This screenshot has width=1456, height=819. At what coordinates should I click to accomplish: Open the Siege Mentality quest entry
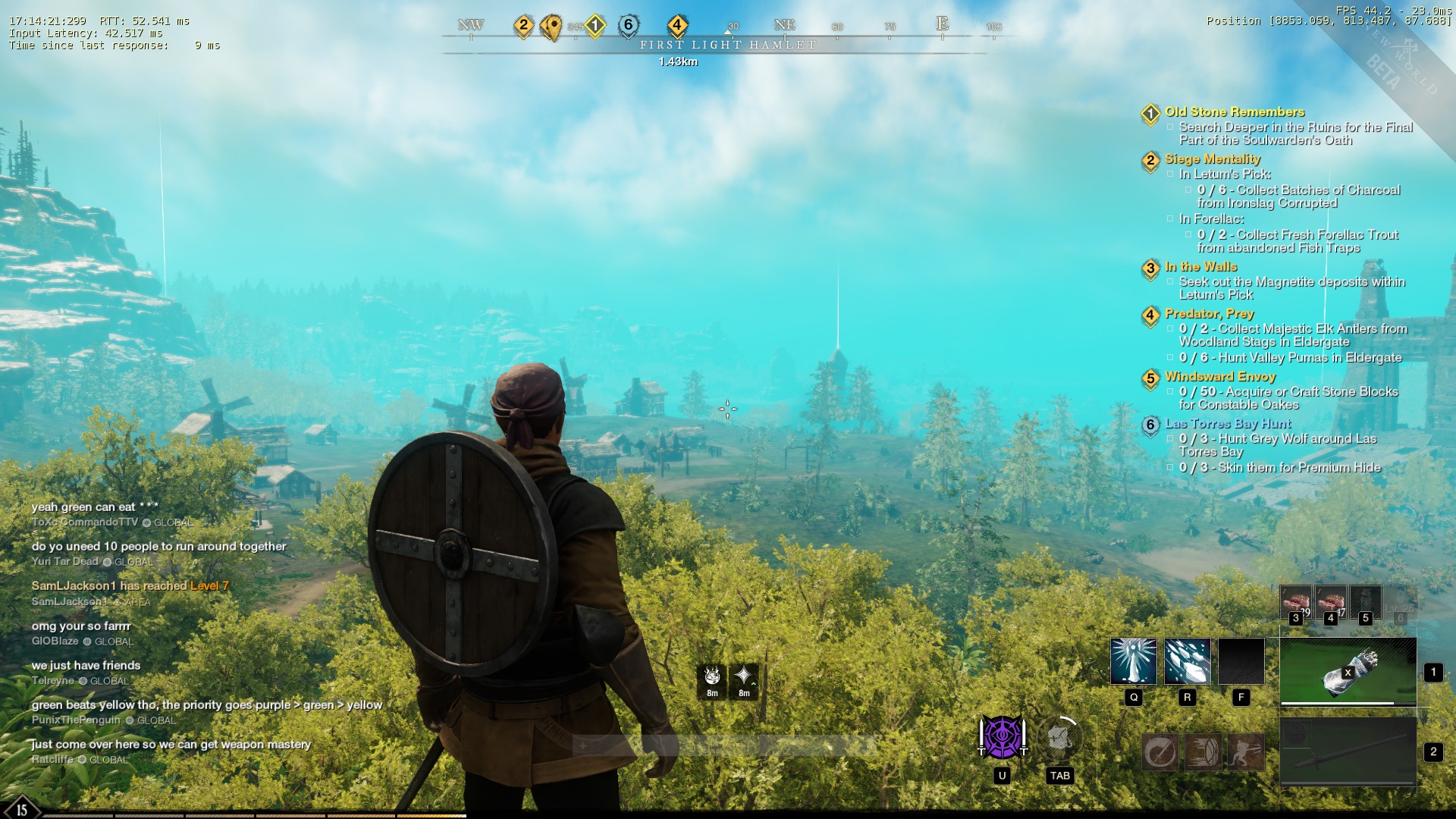tap(1212, 159)
